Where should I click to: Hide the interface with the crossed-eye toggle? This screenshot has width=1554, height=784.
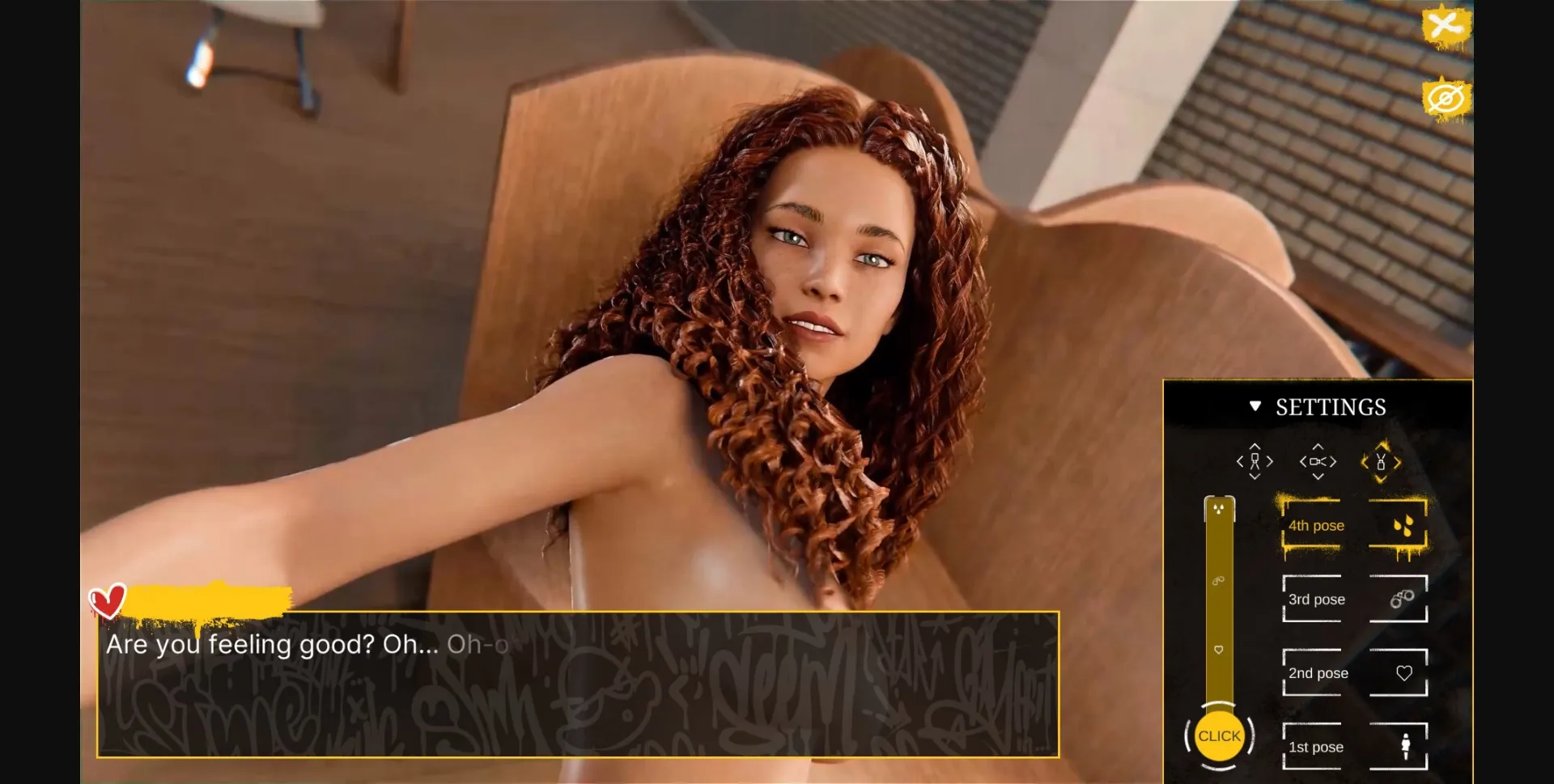coord(1446,97)
